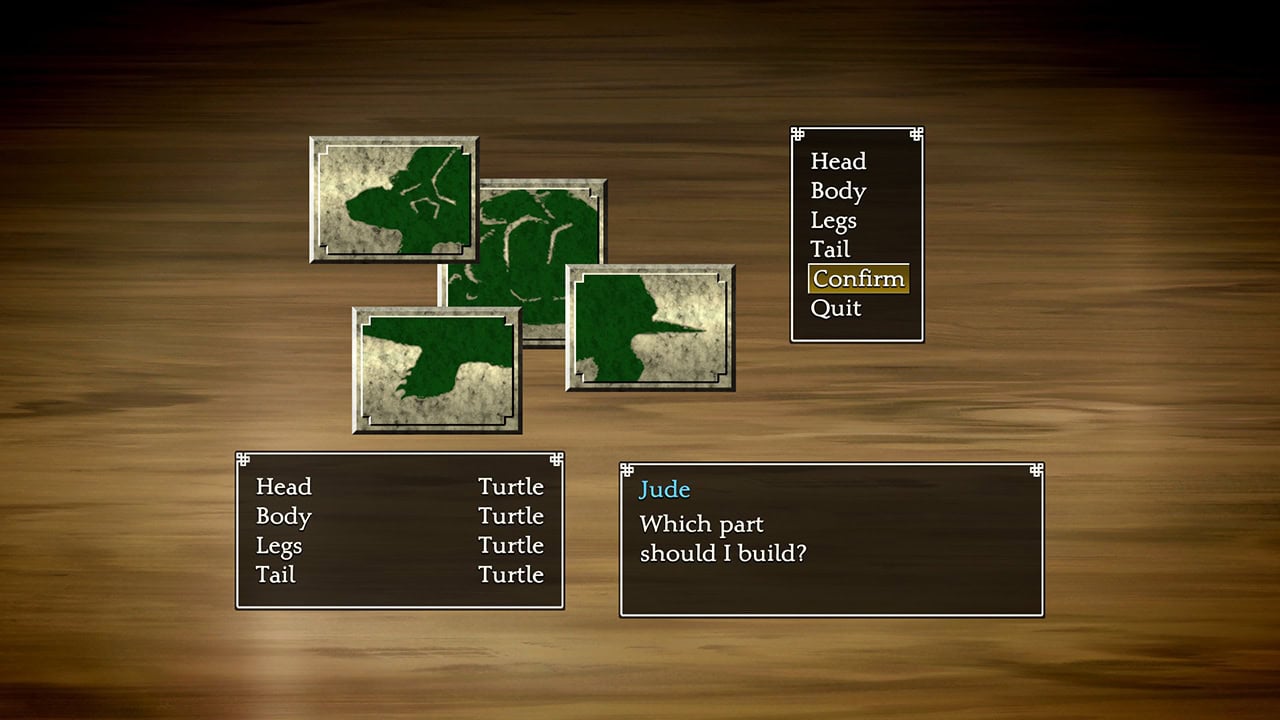Select Head in the part menu
The height and width of the screenshot is (720, 1280).
[x=838, y=162]
